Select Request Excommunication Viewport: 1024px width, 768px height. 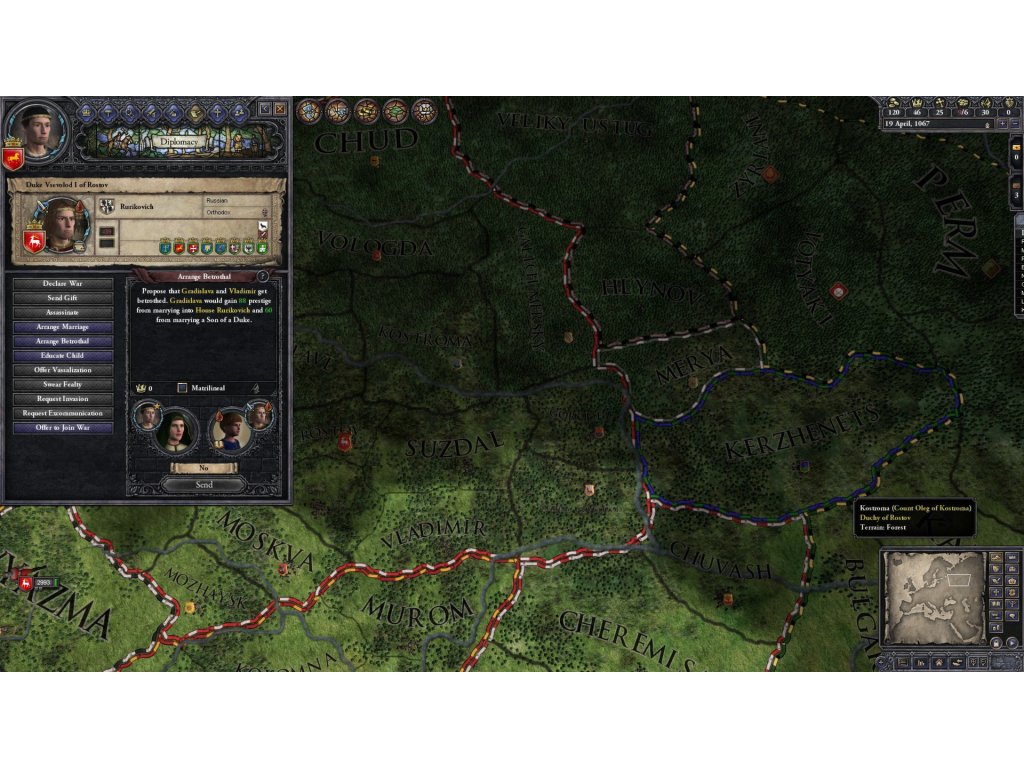point(62,413)
